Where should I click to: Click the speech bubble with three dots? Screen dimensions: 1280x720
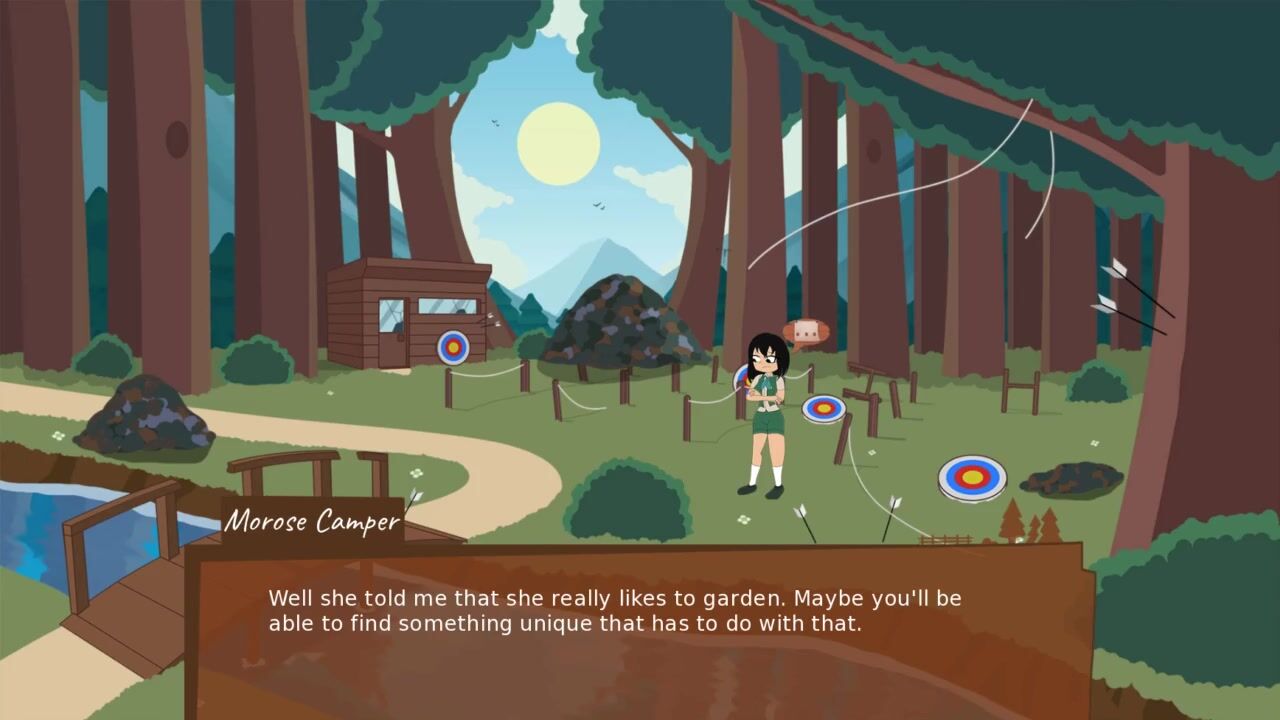coord(806,331)
